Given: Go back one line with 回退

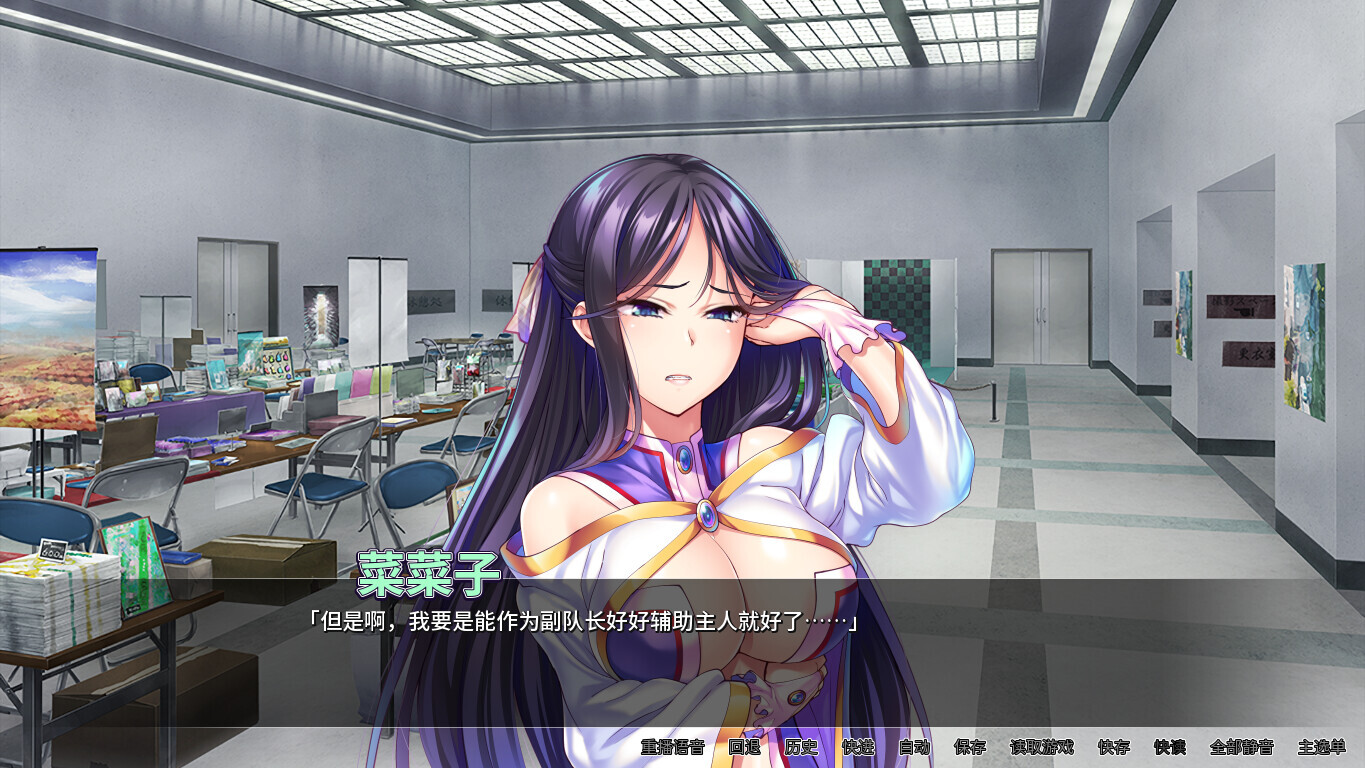Looking at the screenshot, I should tap(744, 747).
